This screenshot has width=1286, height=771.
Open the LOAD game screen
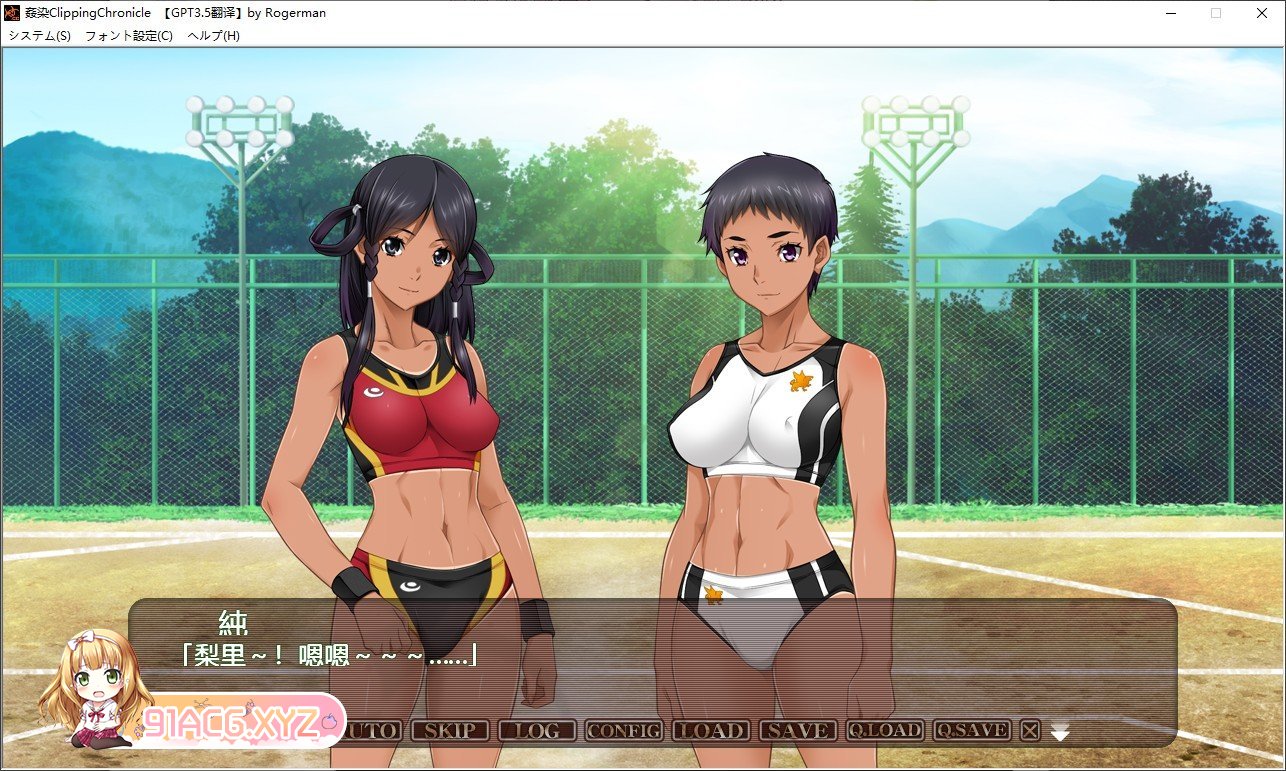[x=710, y=731]
